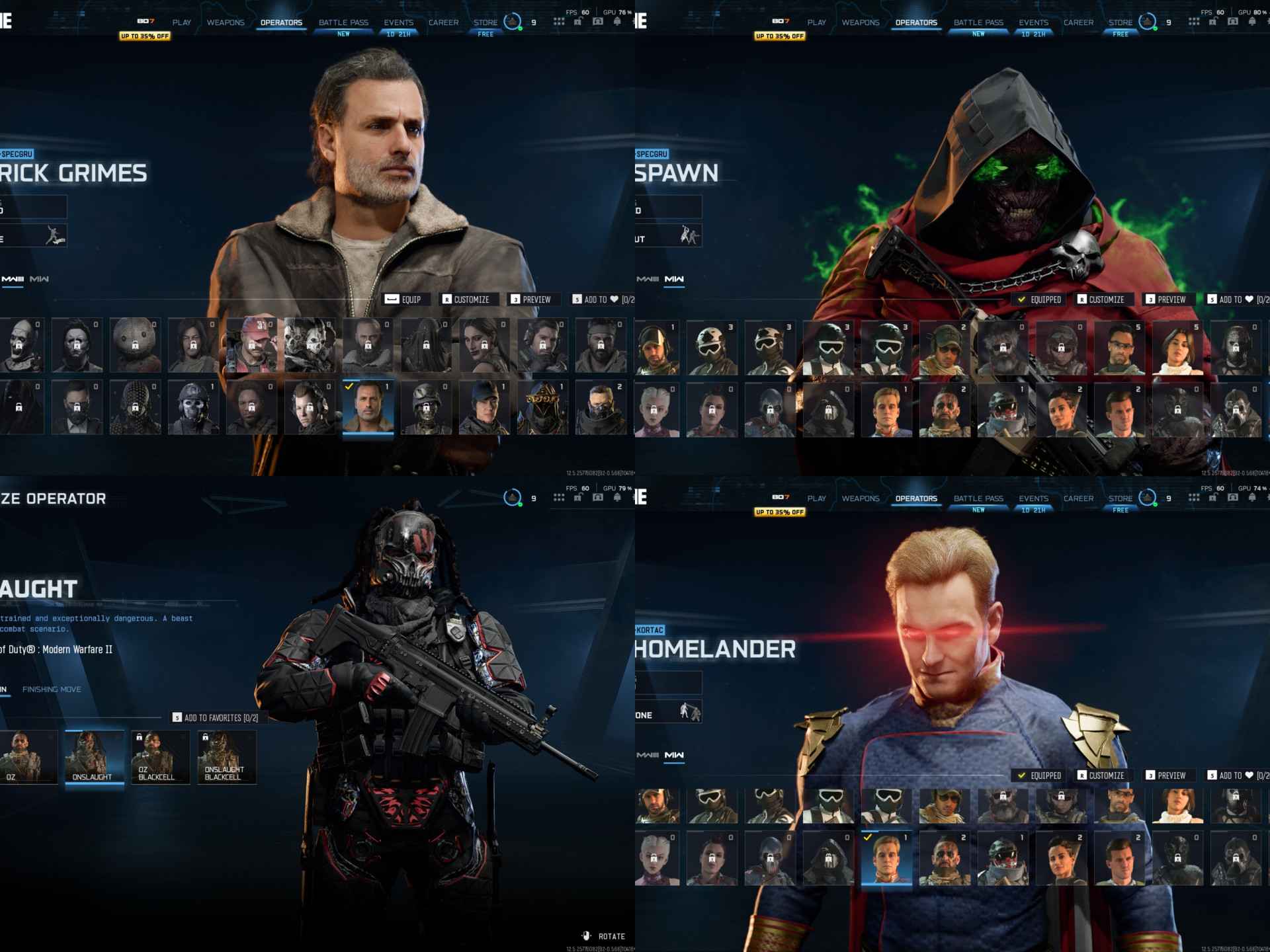The height and width of the screenshot is (952, 1270).
Task: Open the Store menu
Action: tap(486, 22)
